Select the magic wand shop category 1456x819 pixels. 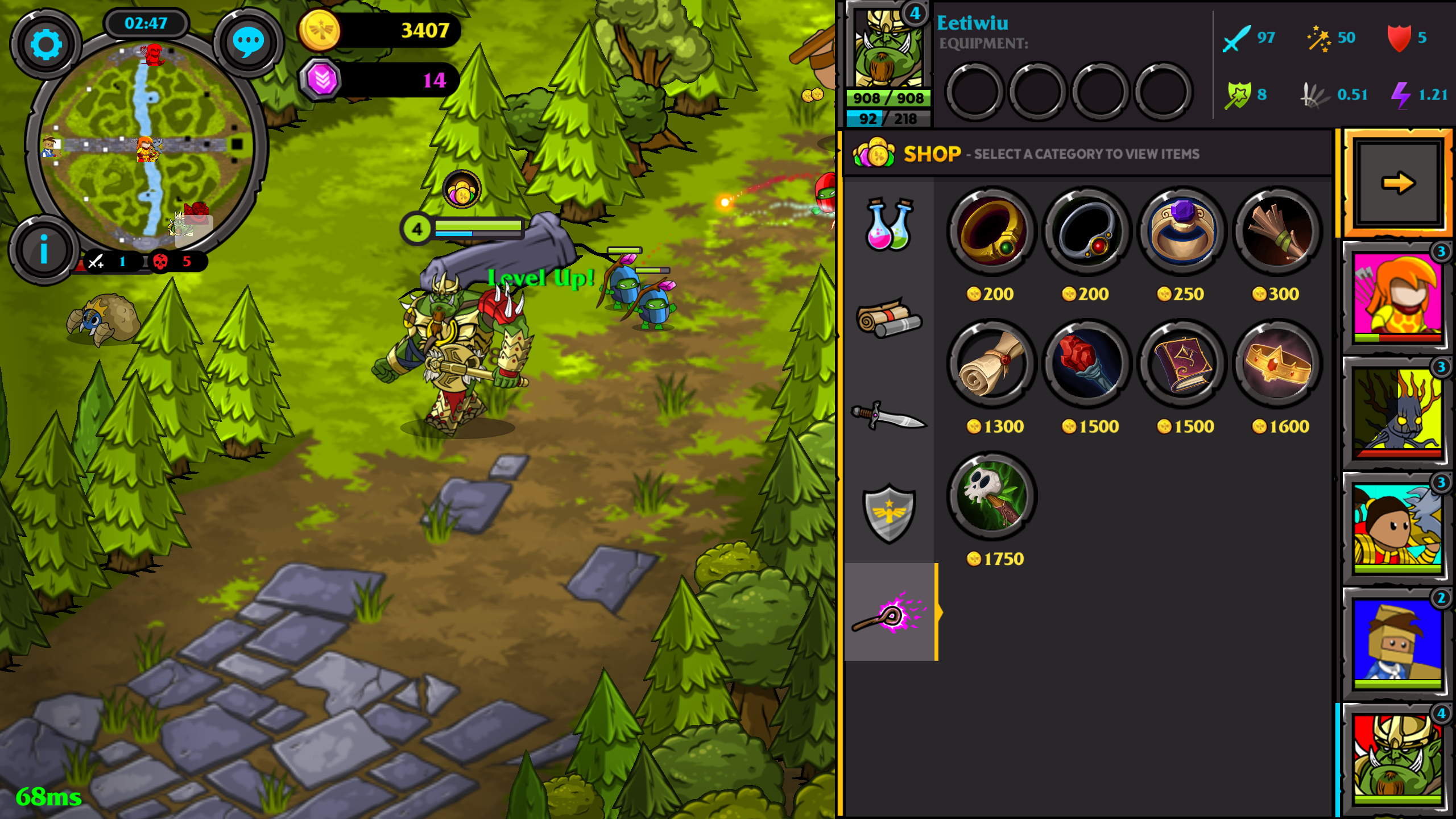(889, 613)
